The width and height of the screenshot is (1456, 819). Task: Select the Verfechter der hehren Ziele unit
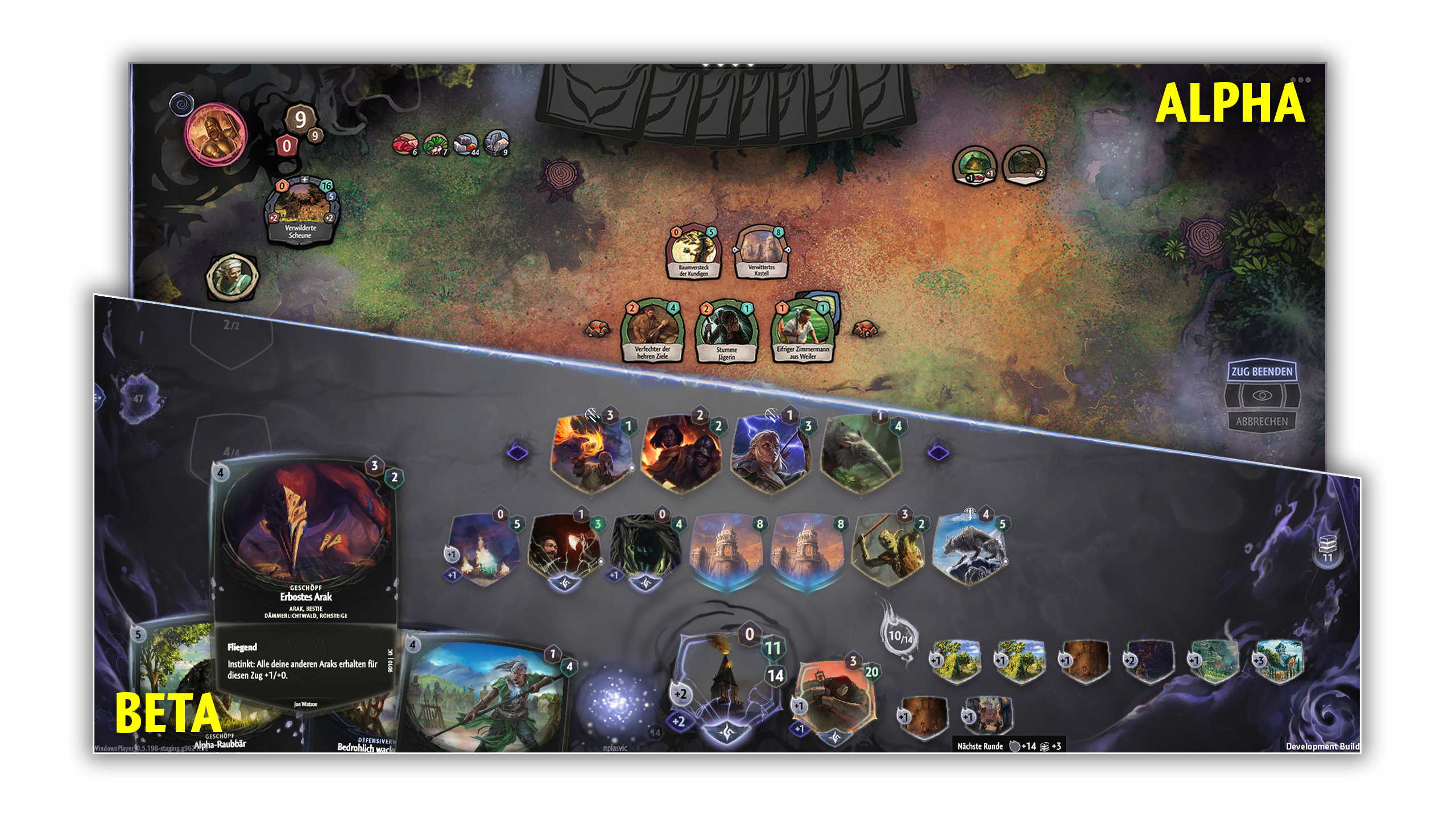pos(652,332)
